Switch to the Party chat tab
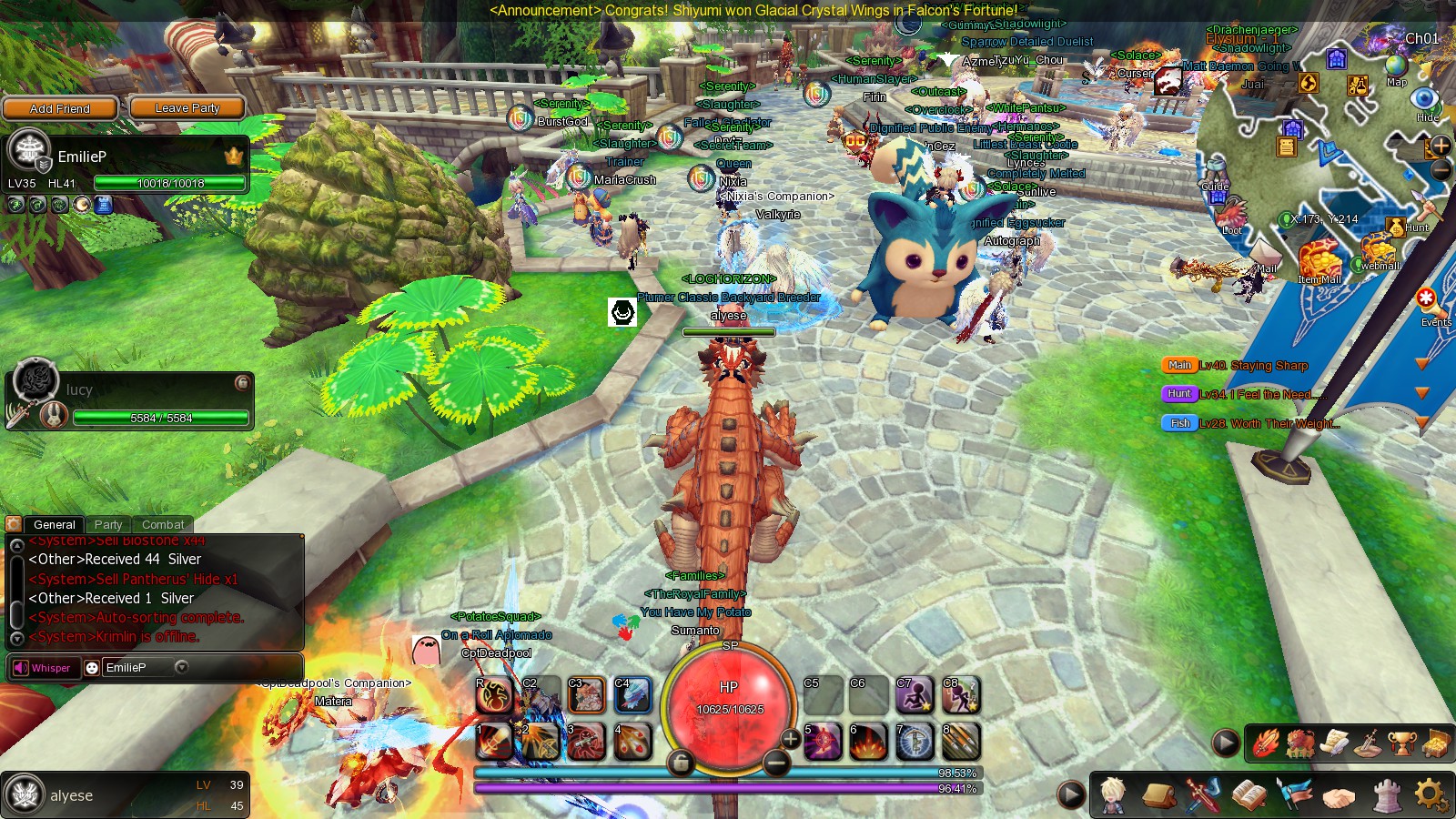Image resolution: width=1456 pixels, height=819 pixels. (109, 524)
